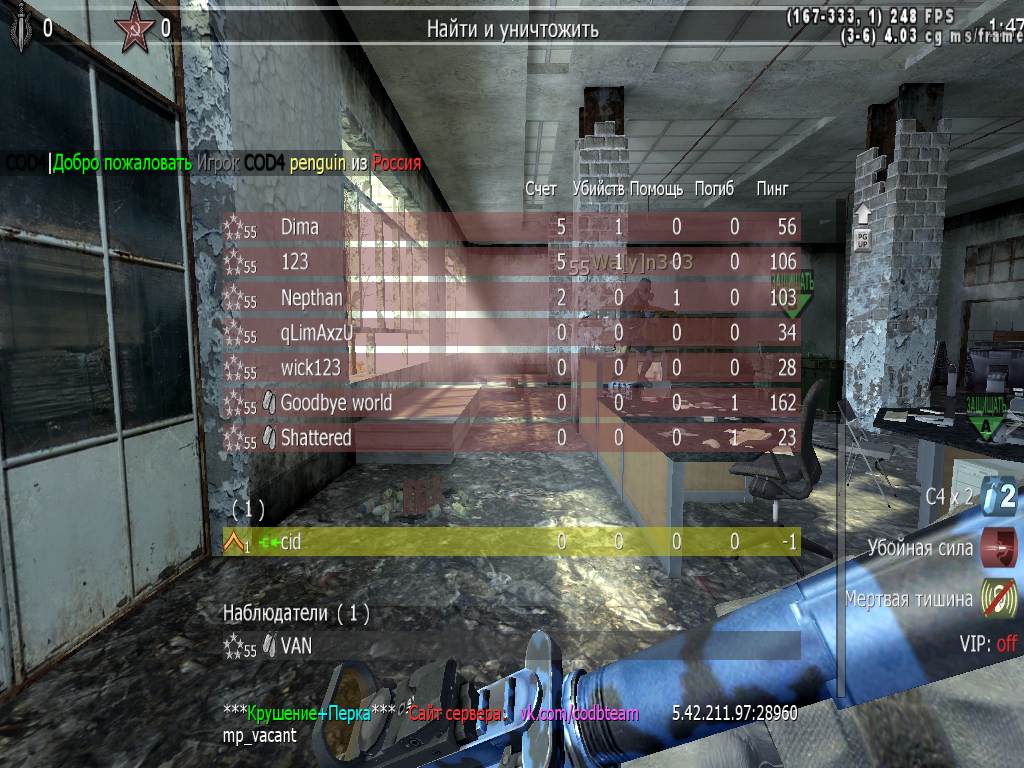Viewport: 1024px width, 768px height.
Task: Select the qLimAxzU player row
Action: click(x=510, y=333)
